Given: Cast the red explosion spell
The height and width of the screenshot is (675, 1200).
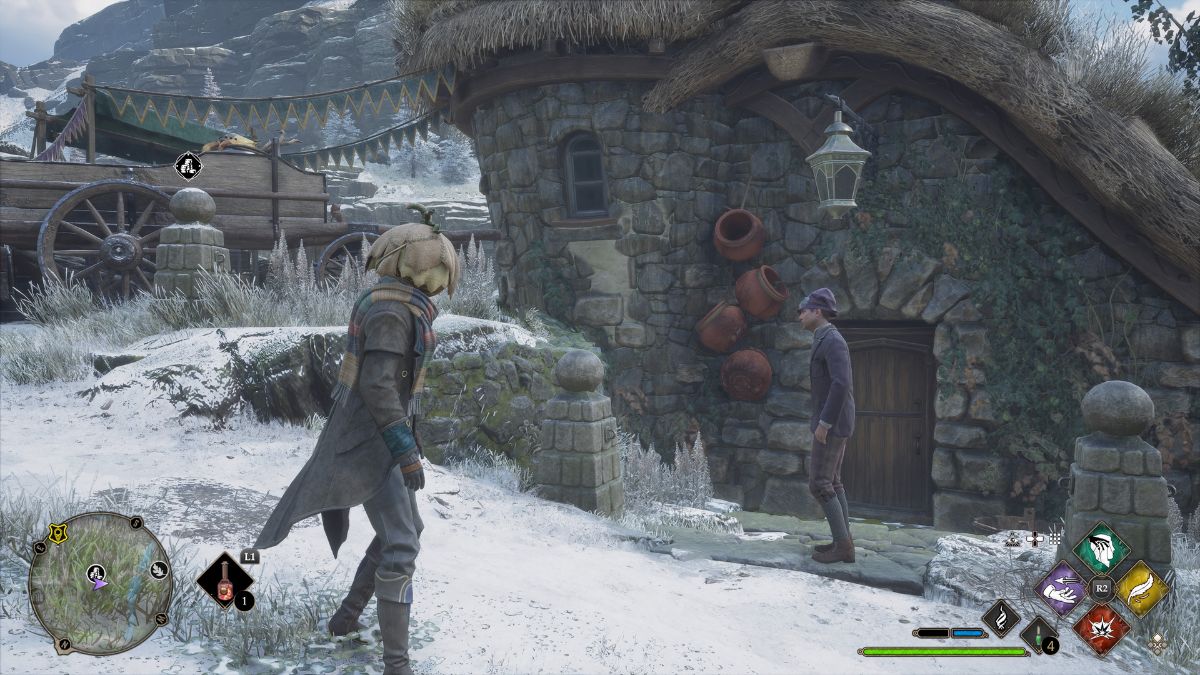Looking at the screenshot, I should coord(1101,629).
